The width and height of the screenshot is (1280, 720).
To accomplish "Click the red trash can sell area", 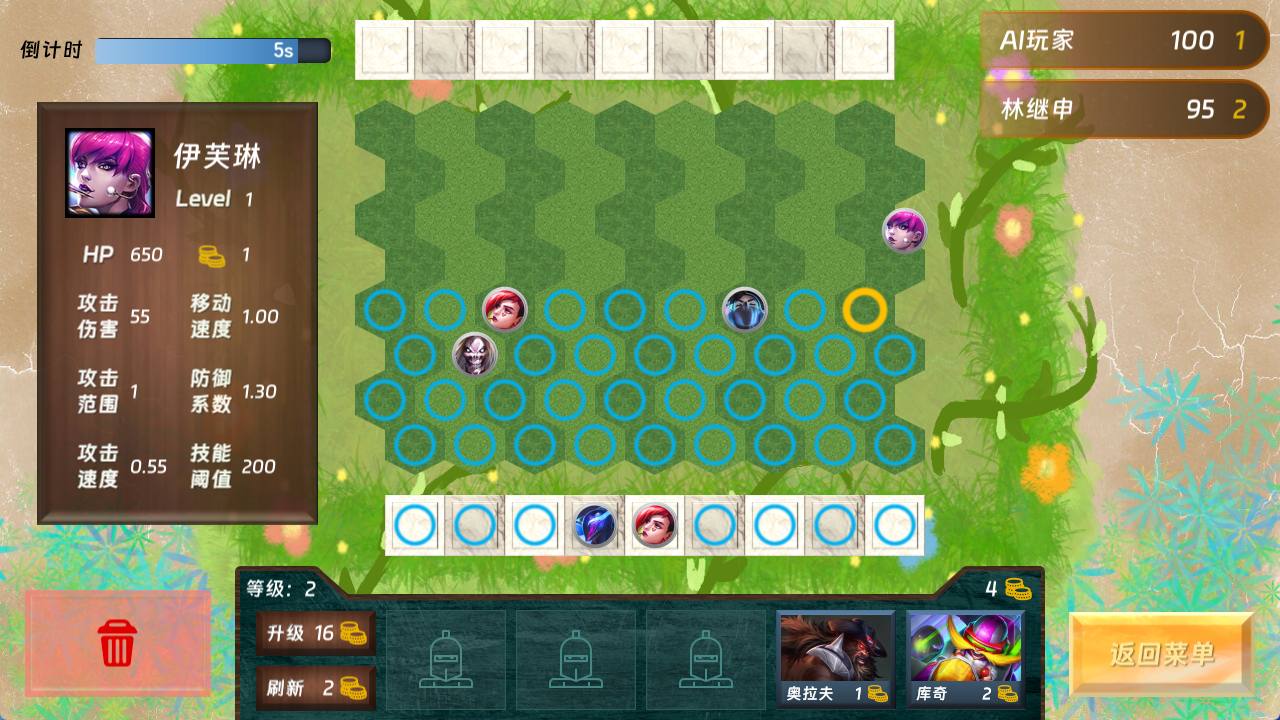I will [x=118, y=642].
